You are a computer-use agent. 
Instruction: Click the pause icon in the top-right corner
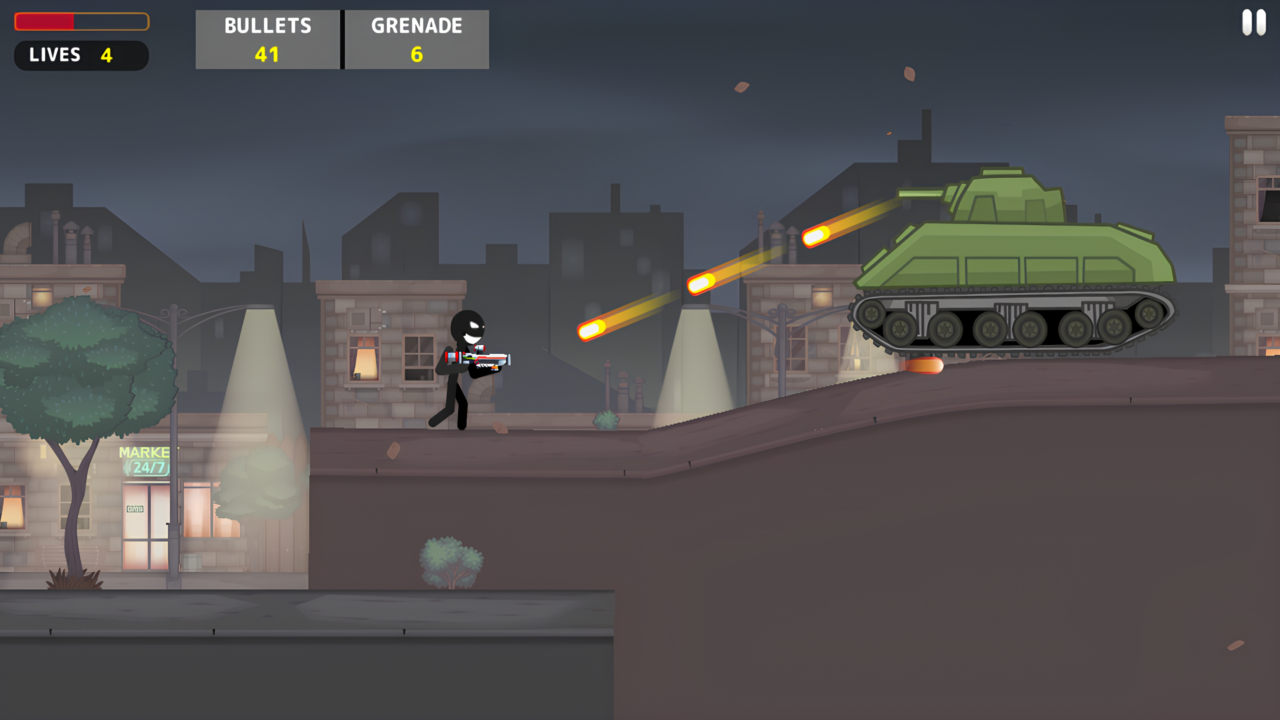(1253, 22)
